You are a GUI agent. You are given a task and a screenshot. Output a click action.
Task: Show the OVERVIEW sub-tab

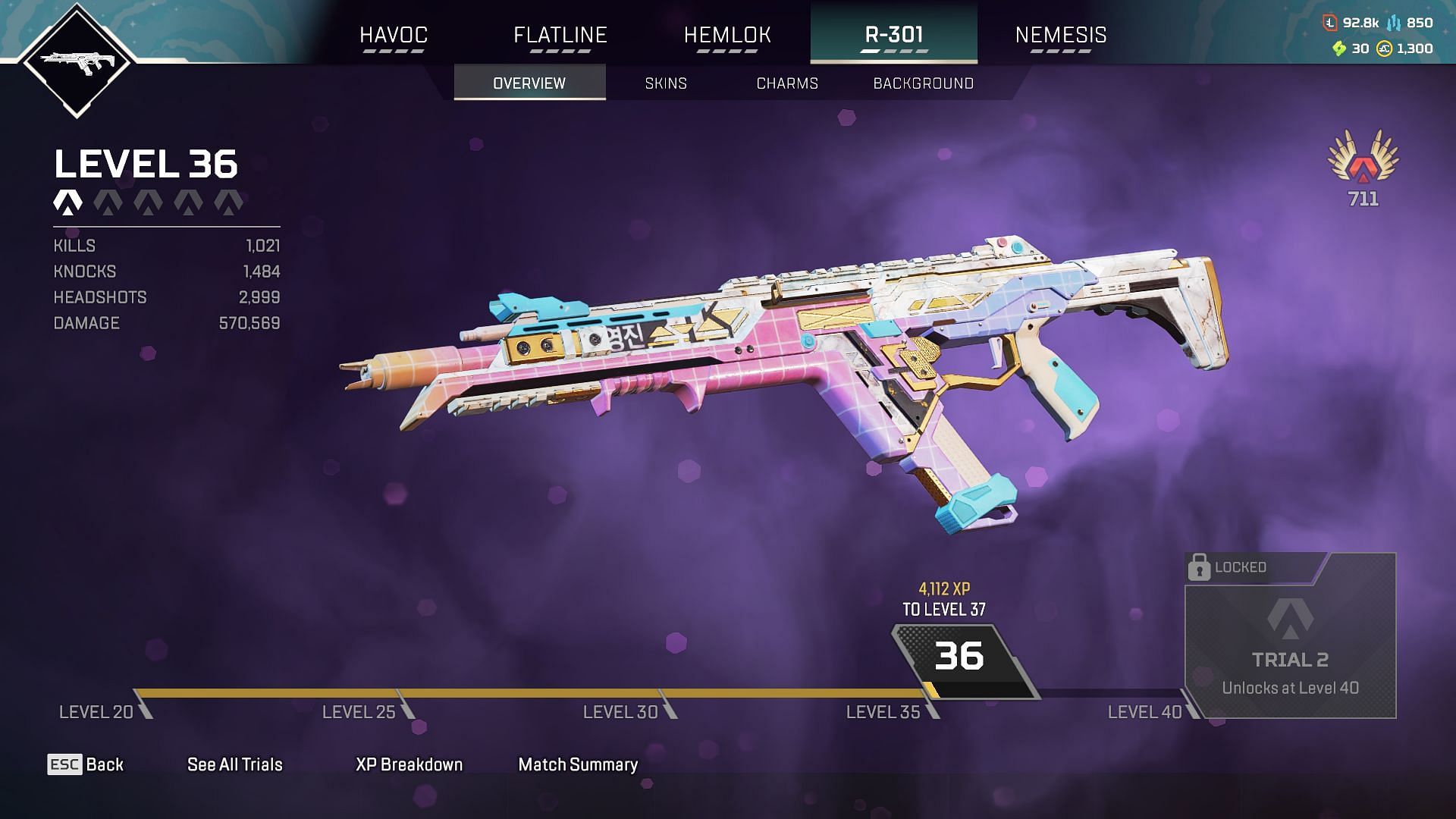529,83
